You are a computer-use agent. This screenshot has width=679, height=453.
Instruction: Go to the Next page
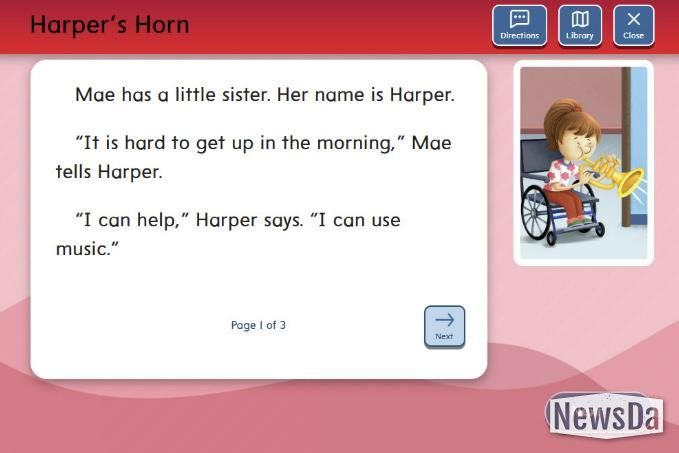444,326
